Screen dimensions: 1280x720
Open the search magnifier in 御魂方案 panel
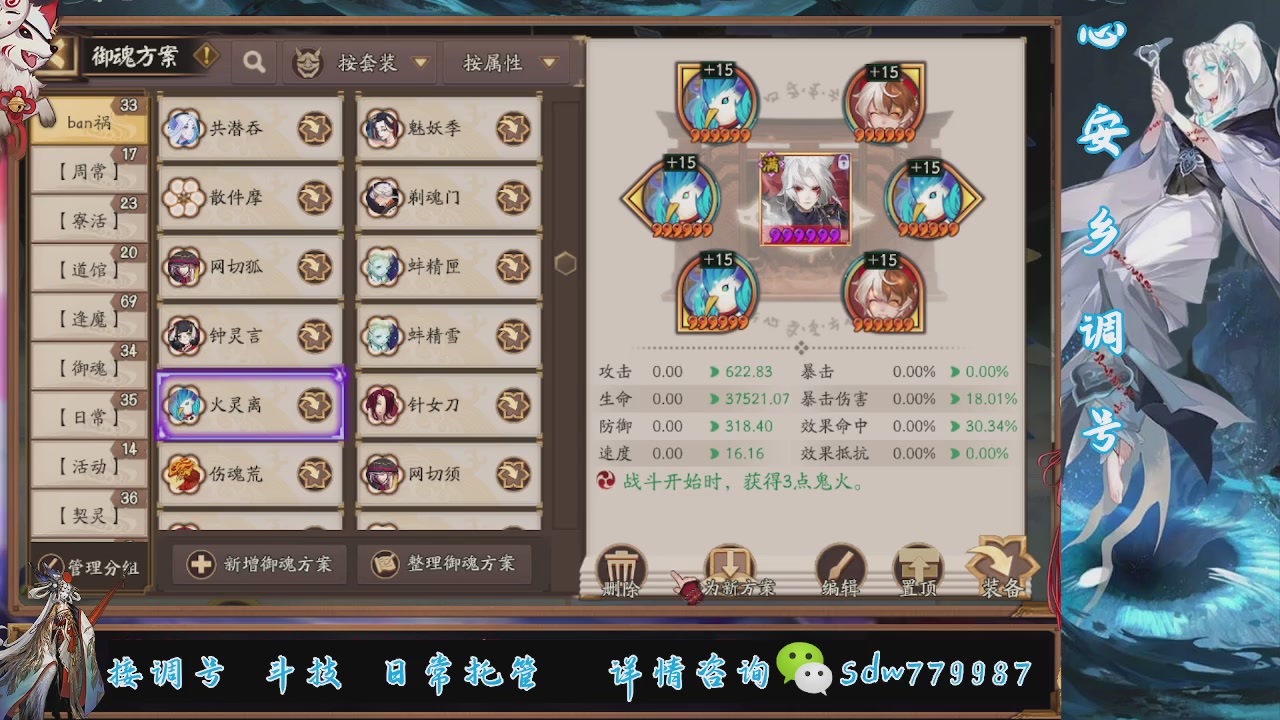[253, 62]
